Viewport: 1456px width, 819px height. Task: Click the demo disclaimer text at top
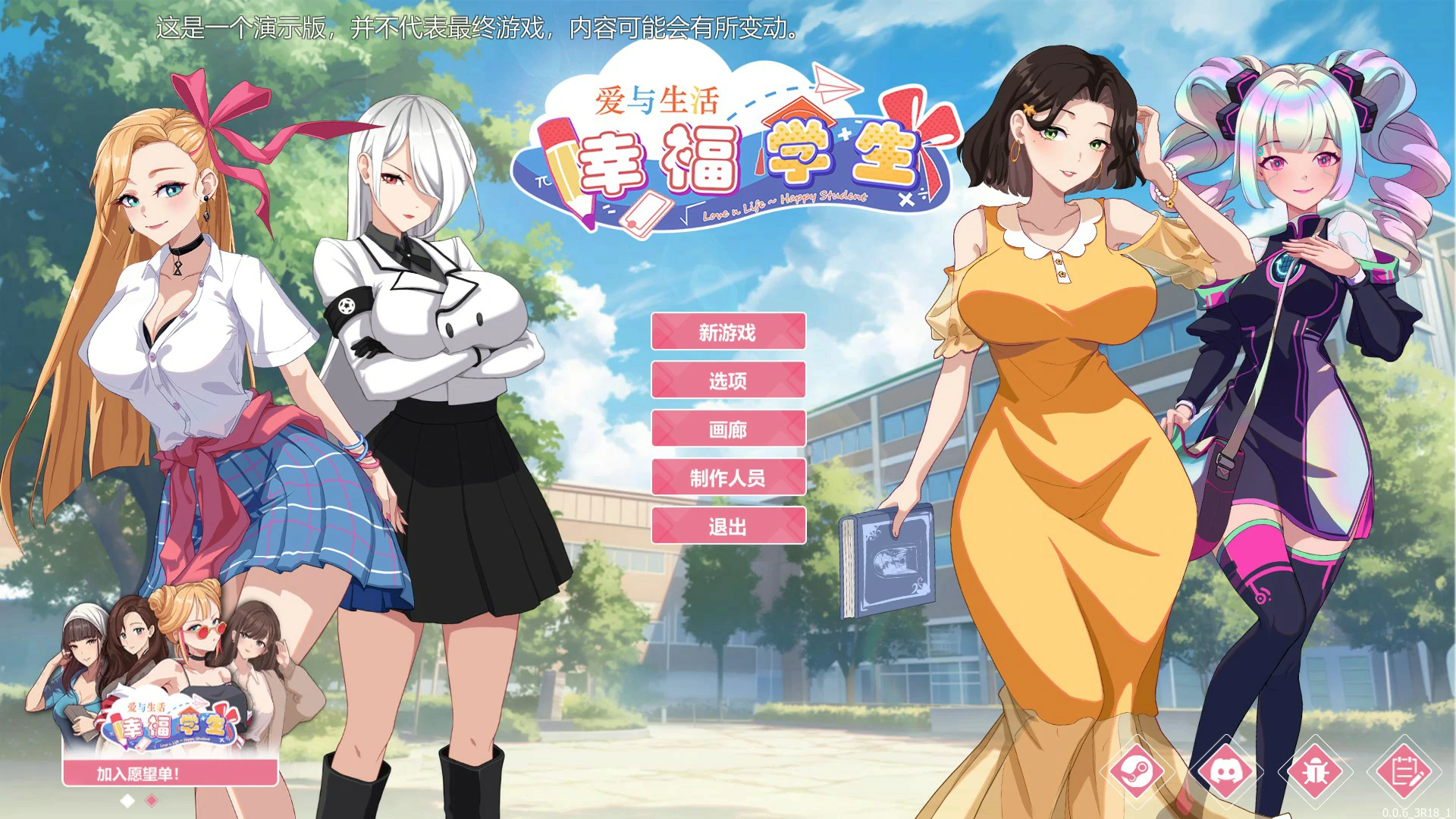click(476, 32)
